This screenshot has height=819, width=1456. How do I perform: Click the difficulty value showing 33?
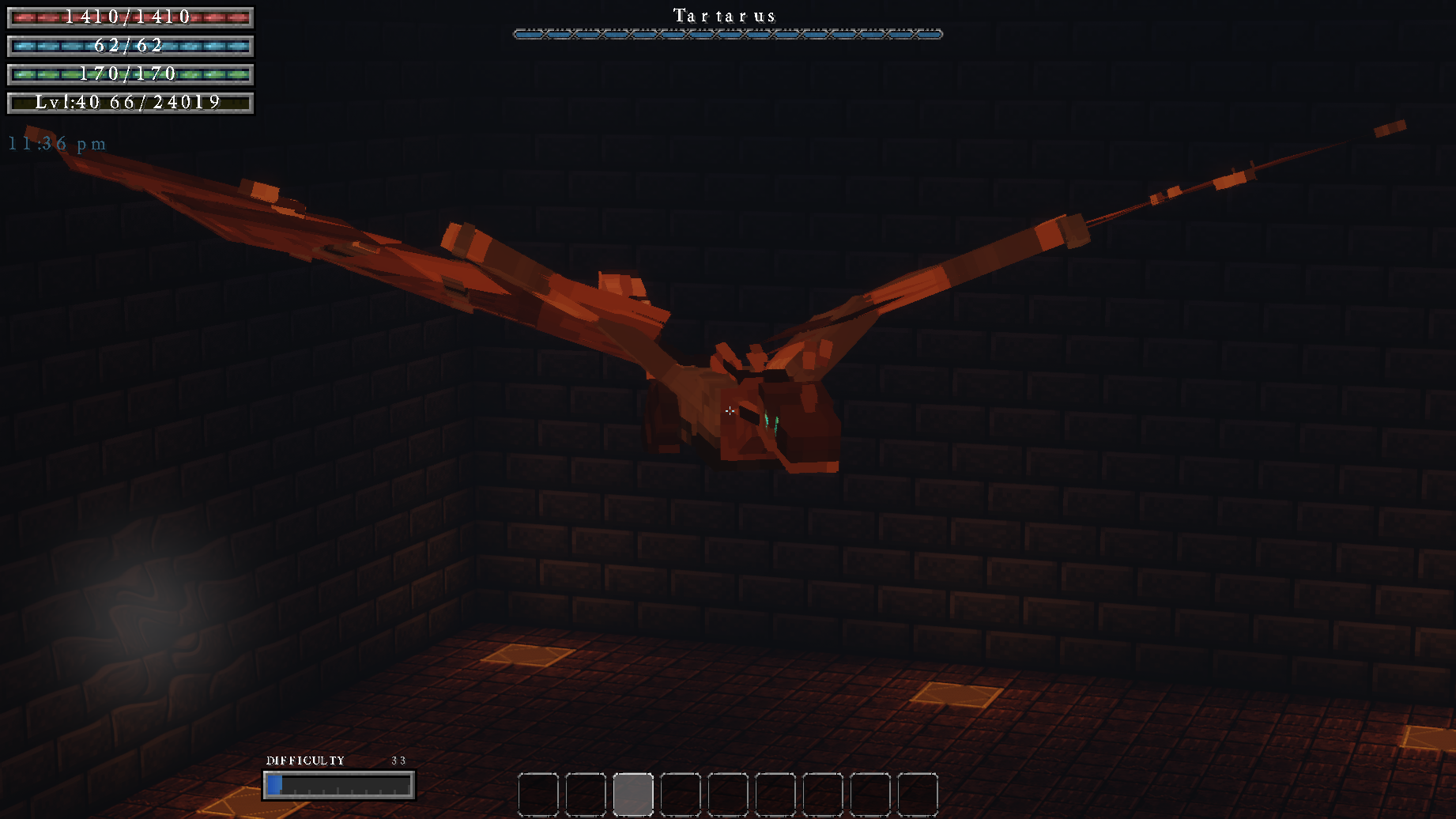[398, 759]
